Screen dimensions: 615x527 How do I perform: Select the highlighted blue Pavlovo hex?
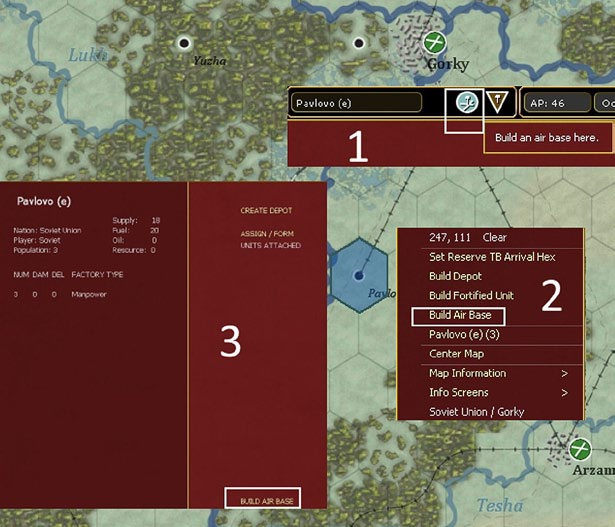pos(358,274)
